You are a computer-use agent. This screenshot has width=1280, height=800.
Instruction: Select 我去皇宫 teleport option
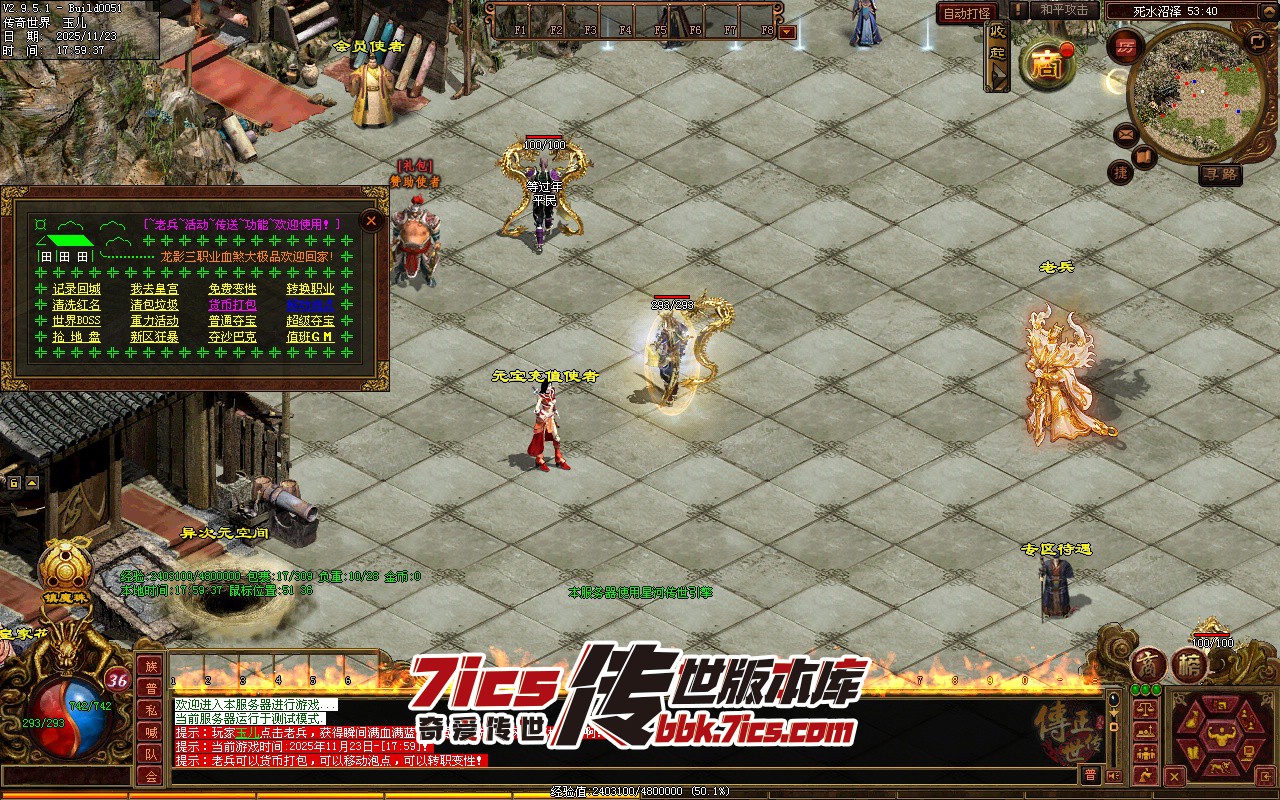(154, 289)
